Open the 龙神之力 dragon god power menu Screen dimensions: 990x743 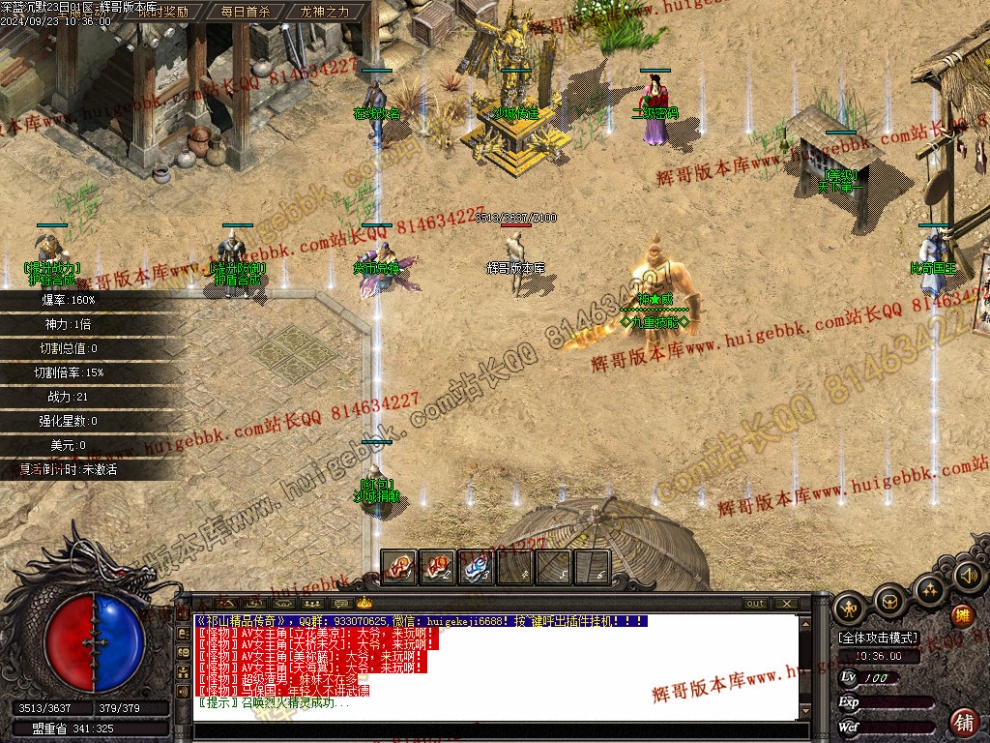click(x=318, y=12)
